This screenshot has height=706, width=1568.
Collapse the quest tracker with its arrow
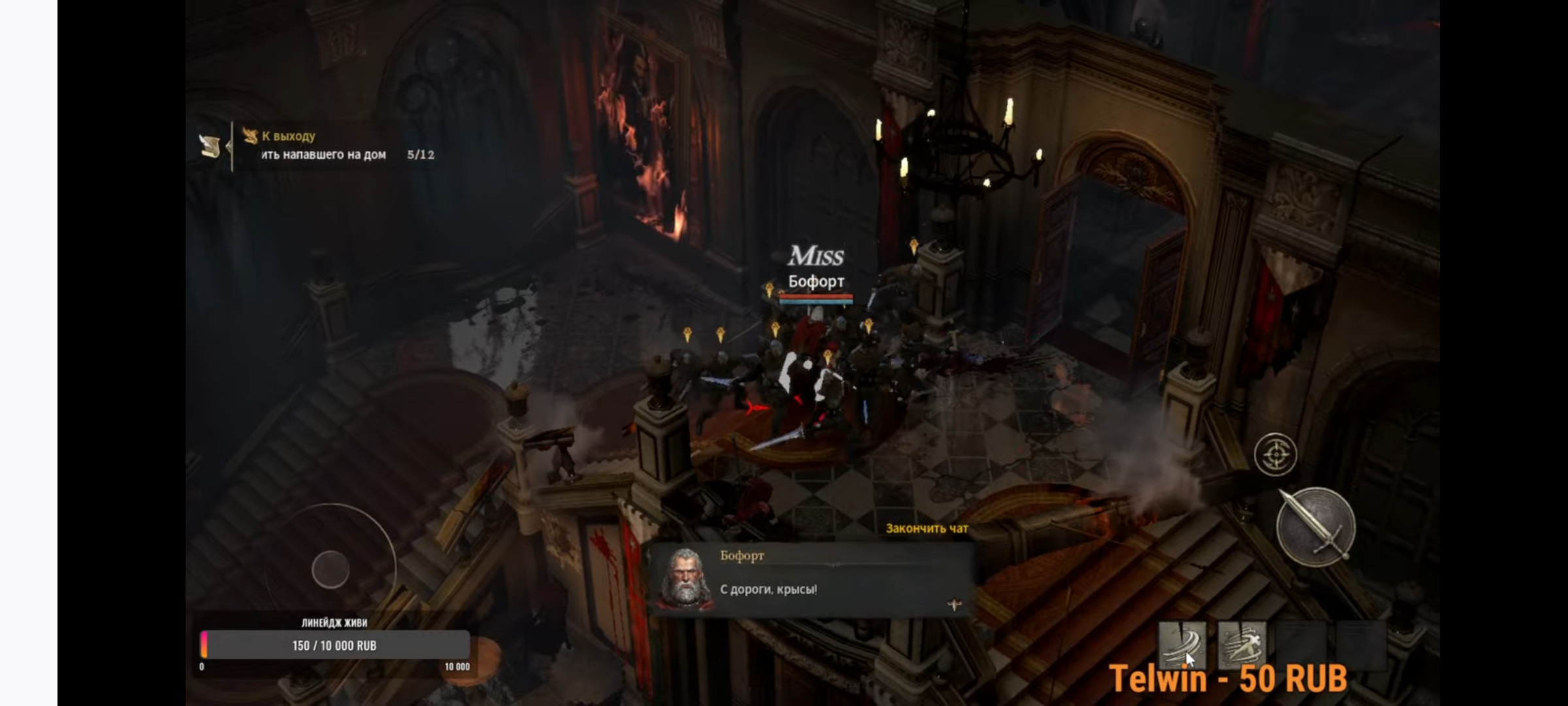[229, 146]
